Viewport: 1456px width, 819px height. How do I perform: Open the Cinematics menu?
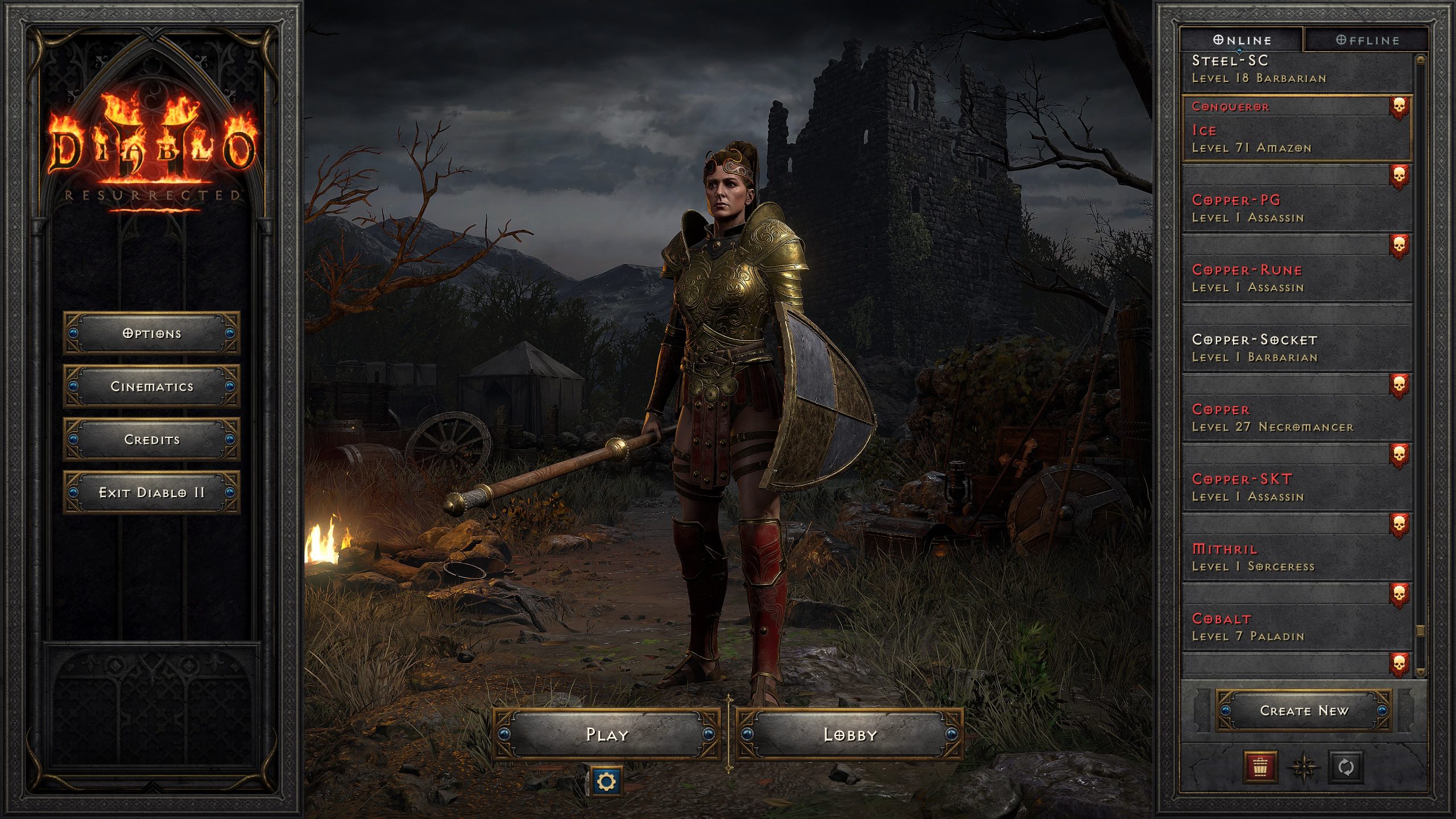pos(151,386)
